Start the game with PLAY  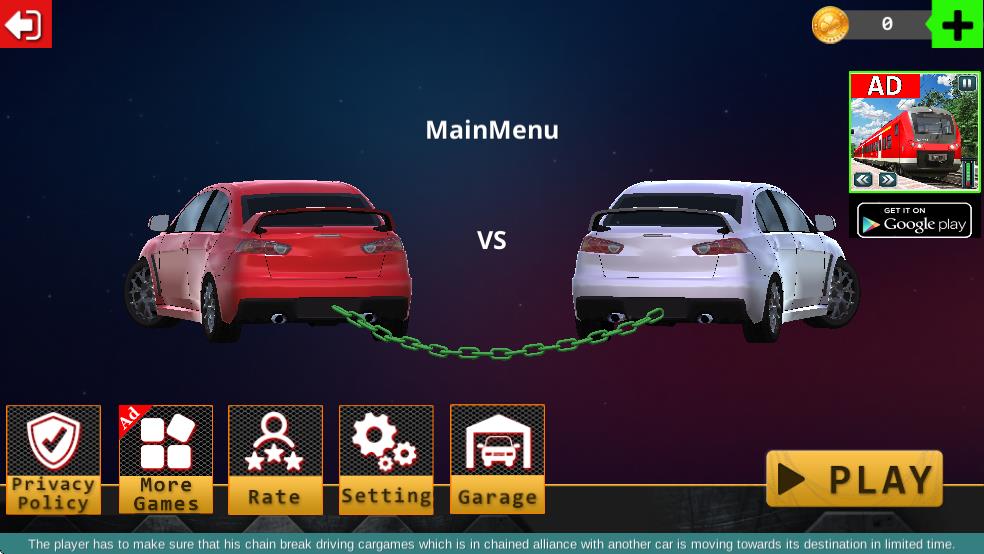pos(854,479)
